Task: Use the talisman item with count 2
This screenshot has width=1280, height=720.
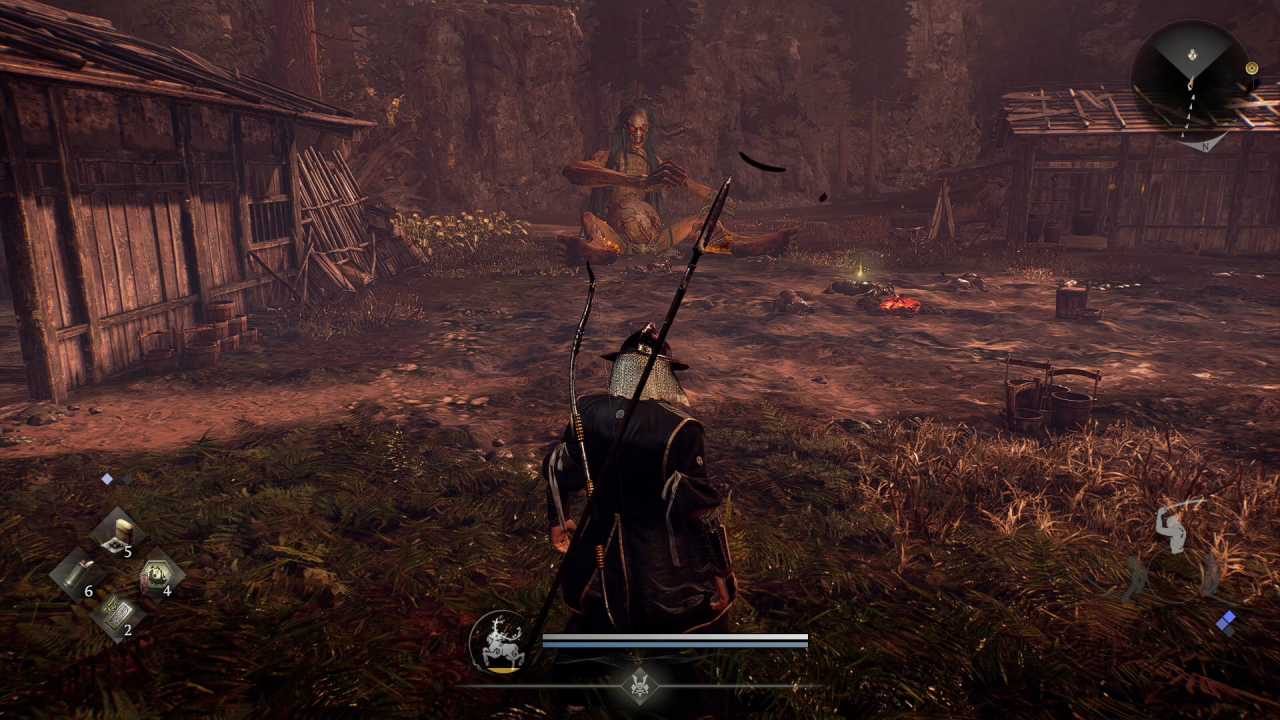Action: (117, 614)
